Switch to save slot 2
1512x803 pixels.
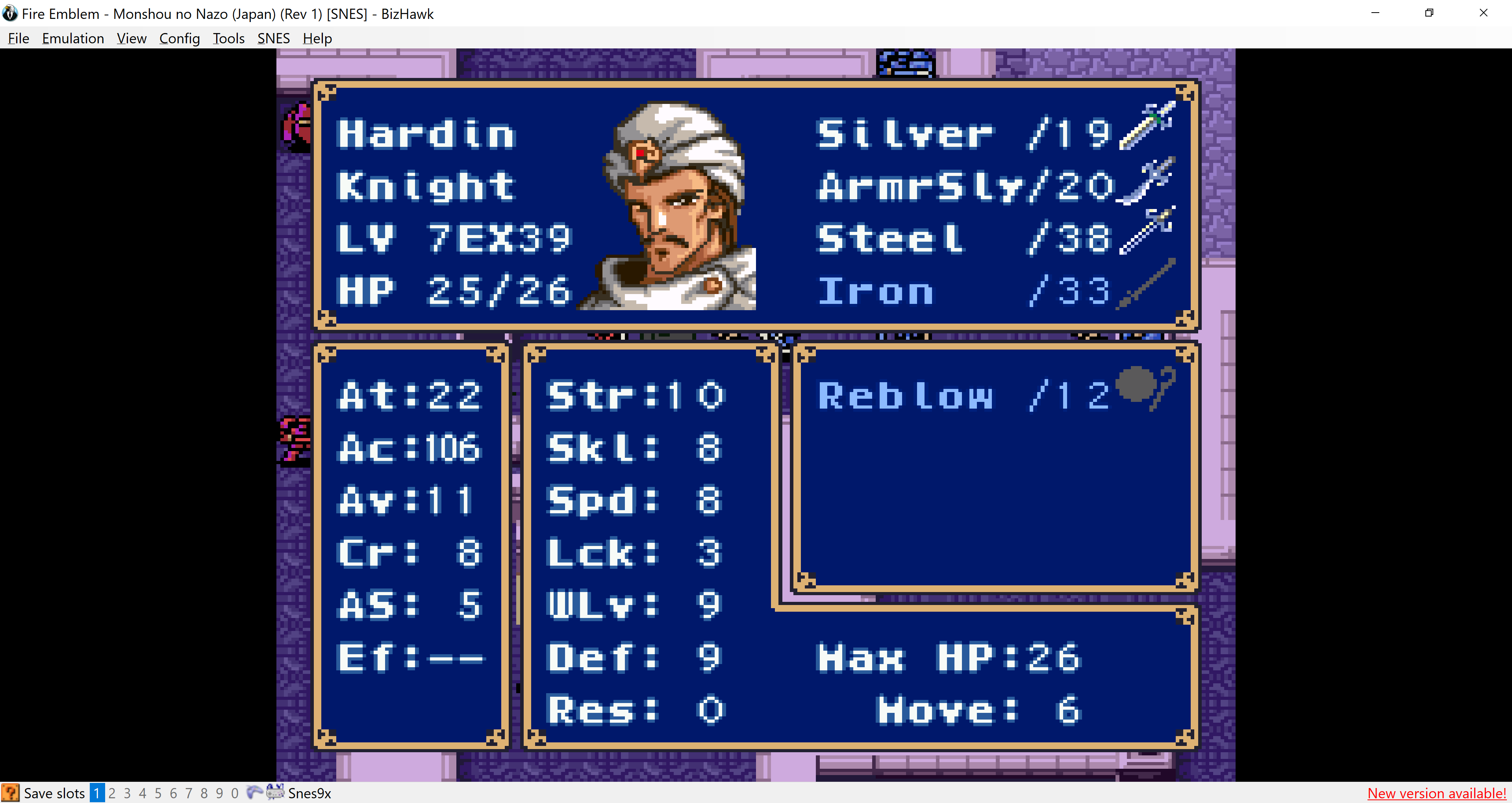[112, 794]
